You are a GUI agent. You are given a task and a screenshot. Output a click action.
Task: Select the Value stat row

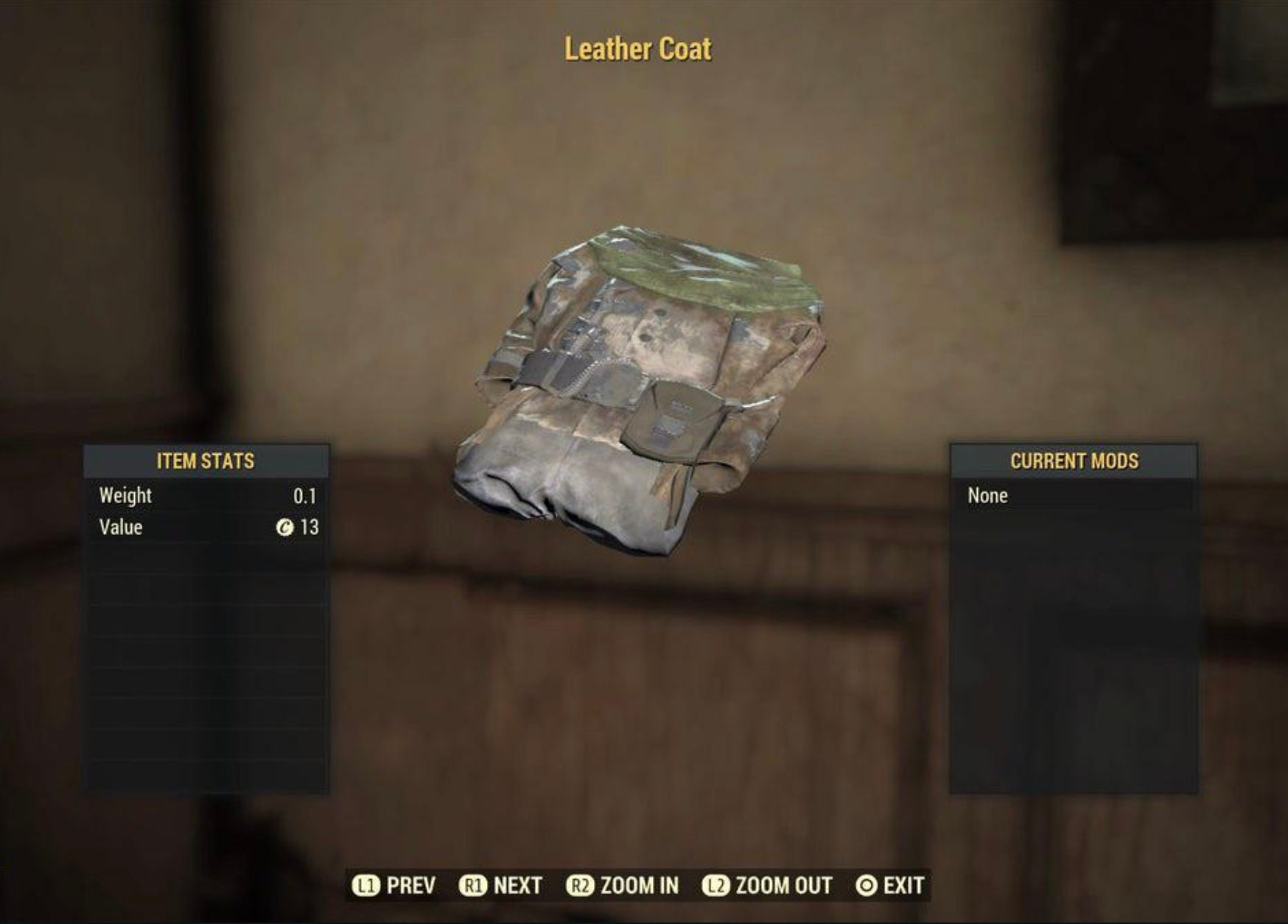tap(204, 526)
